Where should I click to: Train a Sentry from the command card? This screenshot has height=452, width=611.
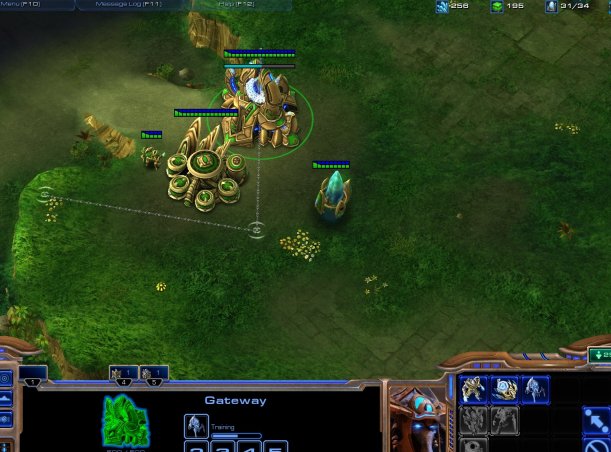[x=504, y=389]
